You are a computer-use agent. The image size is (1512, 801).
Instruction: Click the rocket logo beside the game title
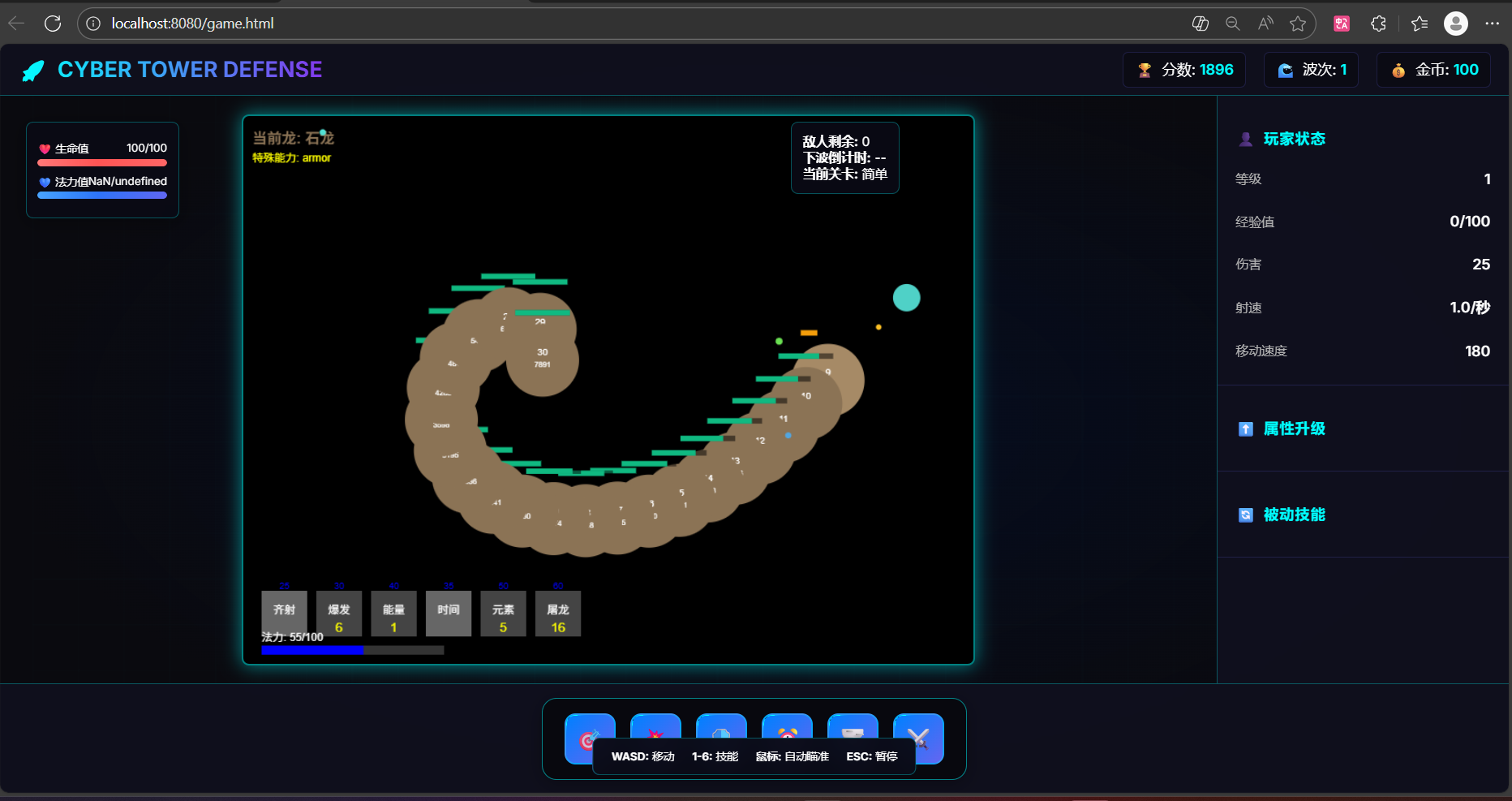pos(32,70)
